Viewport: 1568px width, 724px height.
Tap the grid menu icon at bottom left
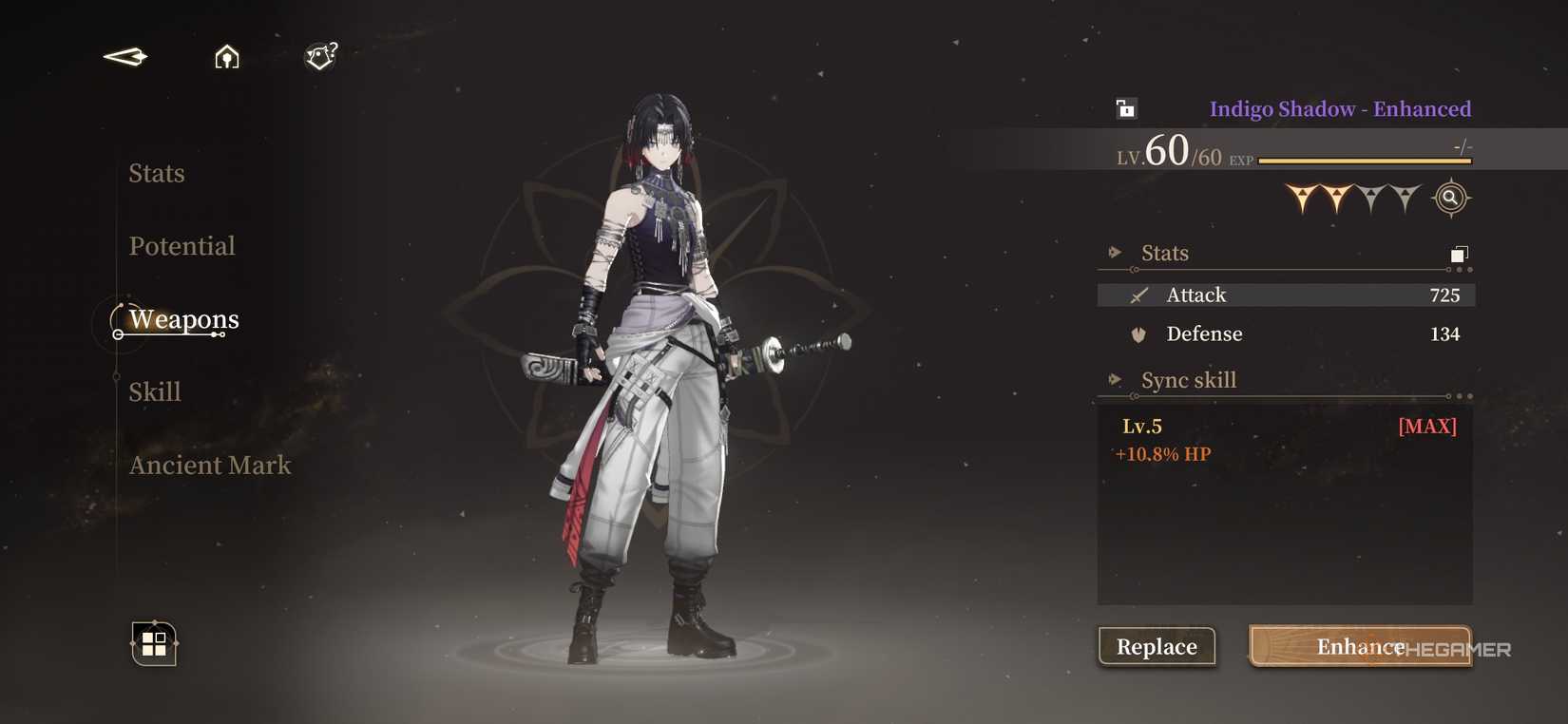click(x=153, y=644)
